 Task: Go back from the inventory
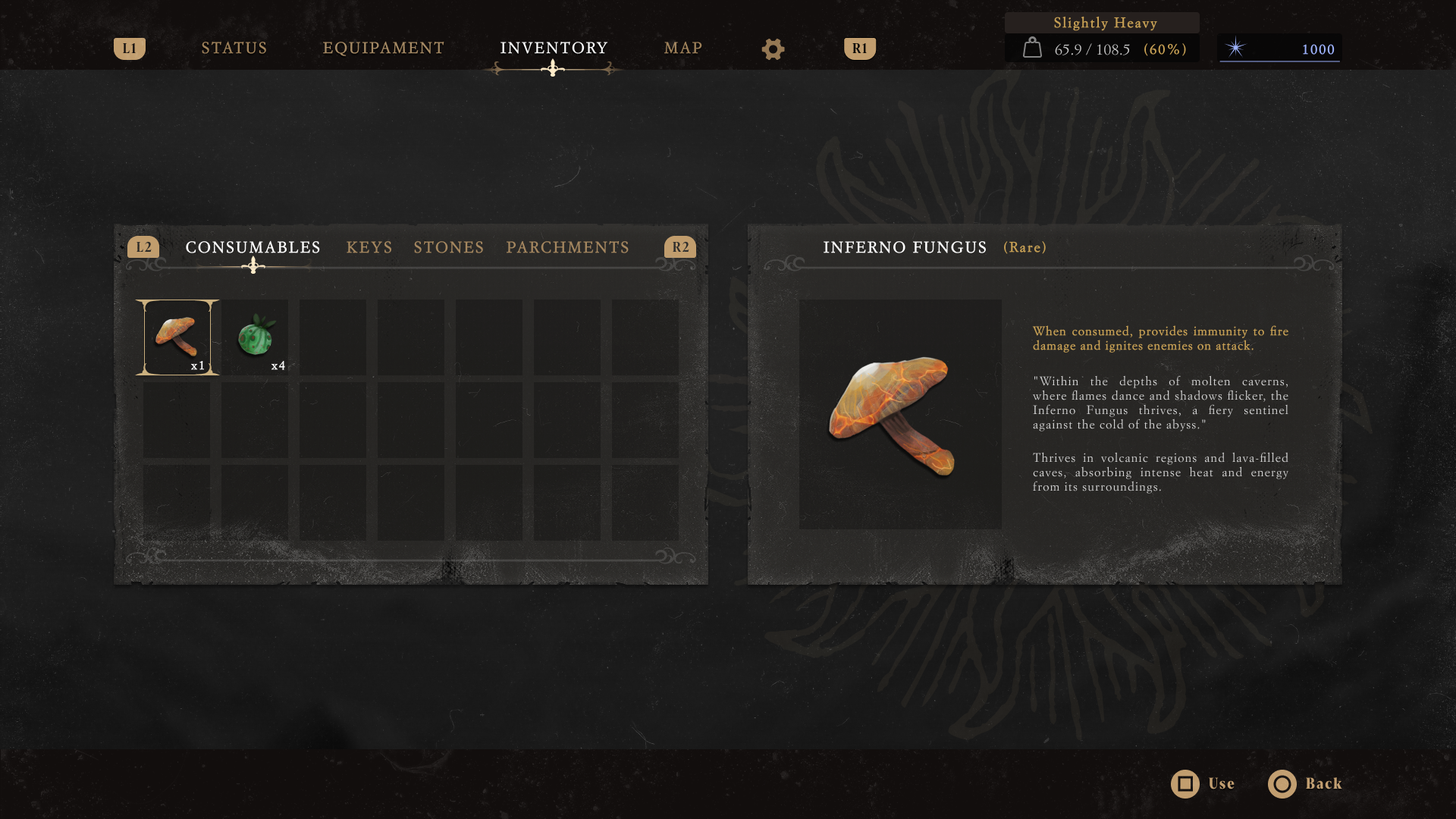tap(1304, 784)
